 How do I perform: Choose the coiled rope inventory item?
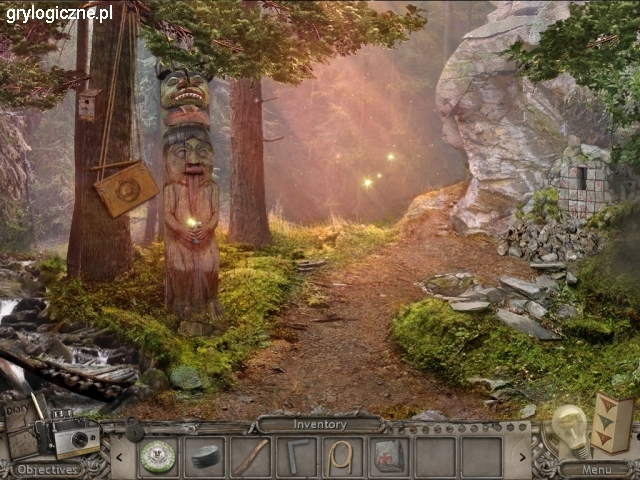tap(342, 457)
